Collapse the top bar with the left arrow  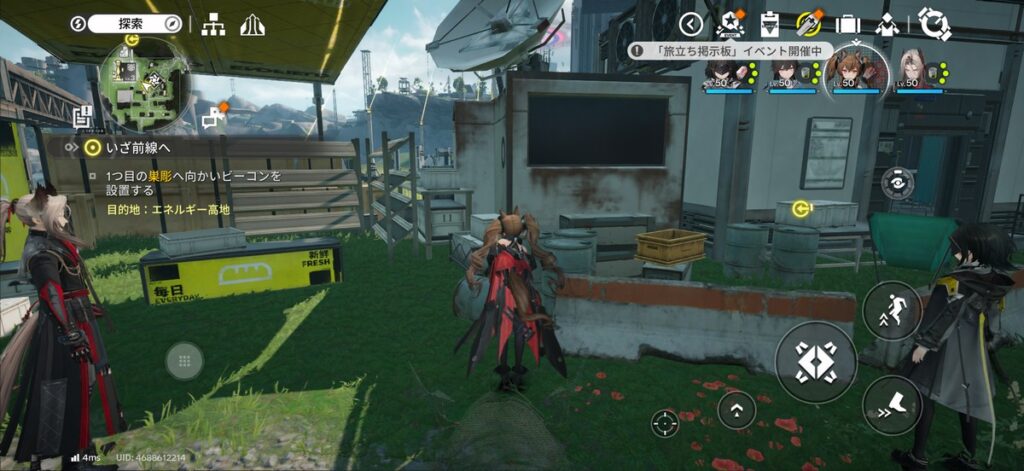pyautogui.click(x=691, y=24)
